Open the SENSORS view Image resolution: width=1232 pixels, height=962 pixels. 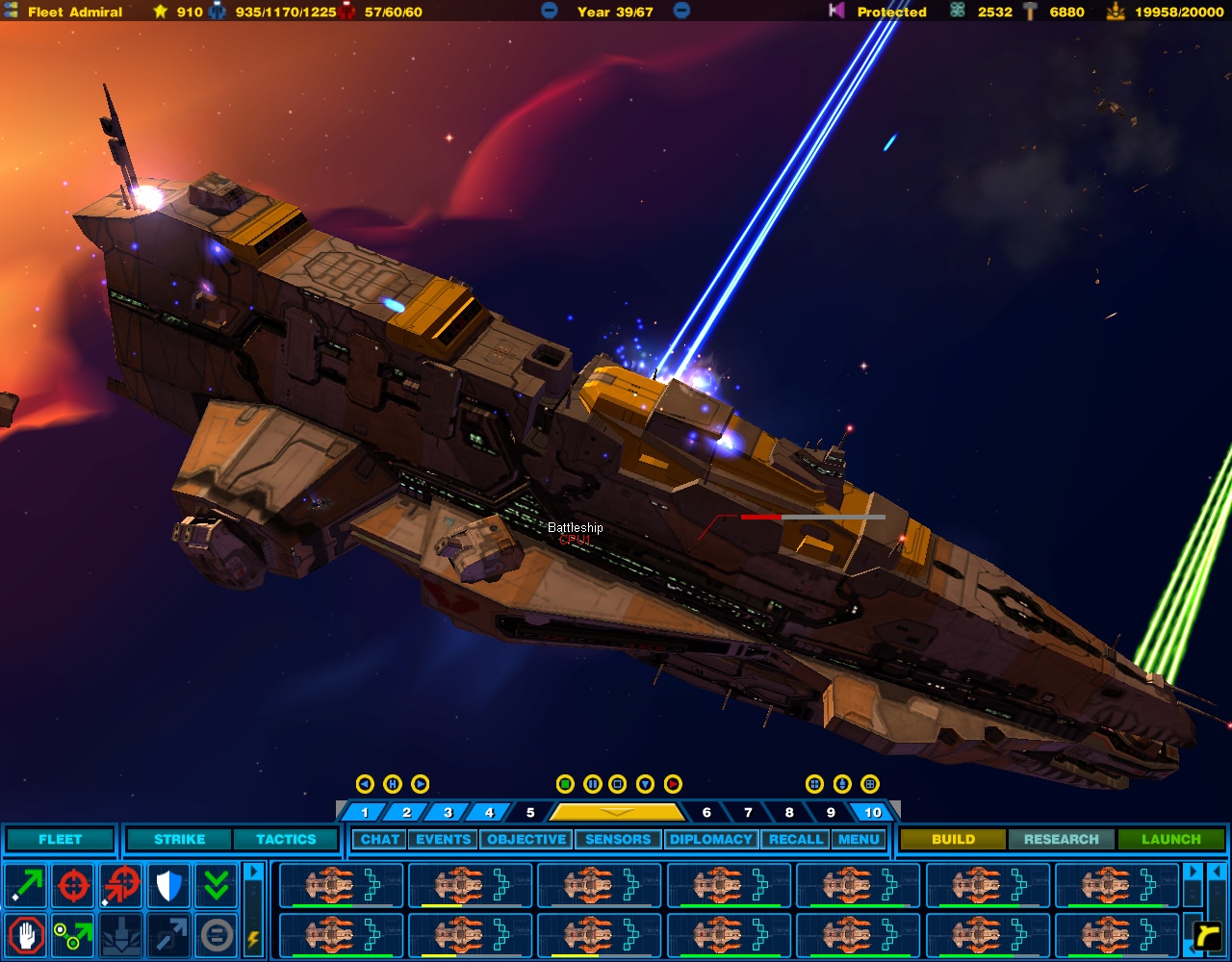pyautogui.click(x=618, y=840)
